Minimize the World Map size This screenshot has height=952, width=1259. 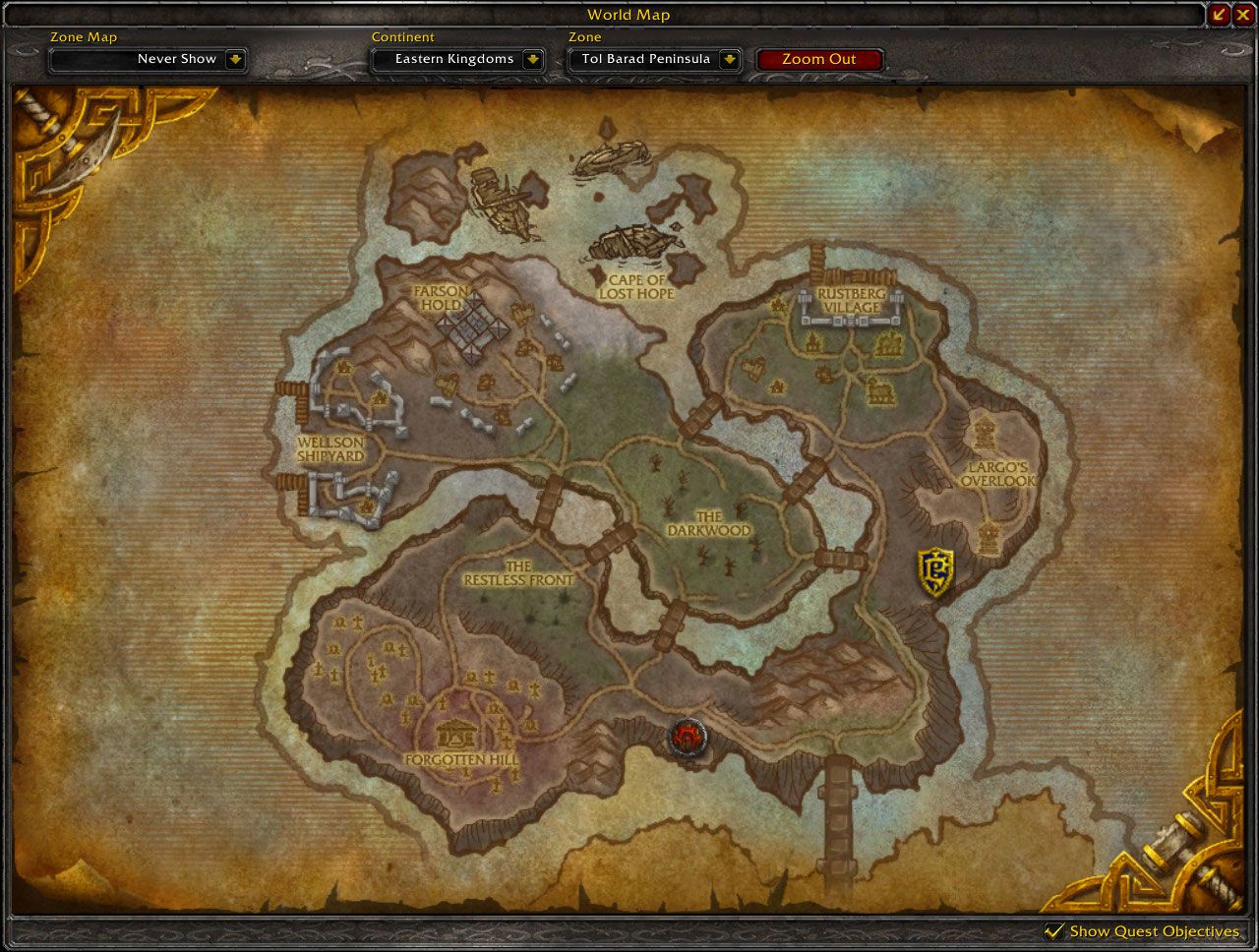[x=1220, y=14]
